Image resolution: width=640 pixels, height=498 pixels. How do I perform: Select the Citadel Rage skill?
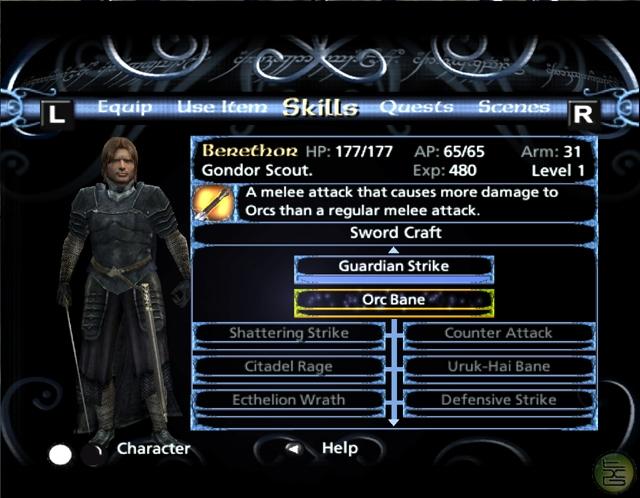pyautogui.click(x=288, y=366)
